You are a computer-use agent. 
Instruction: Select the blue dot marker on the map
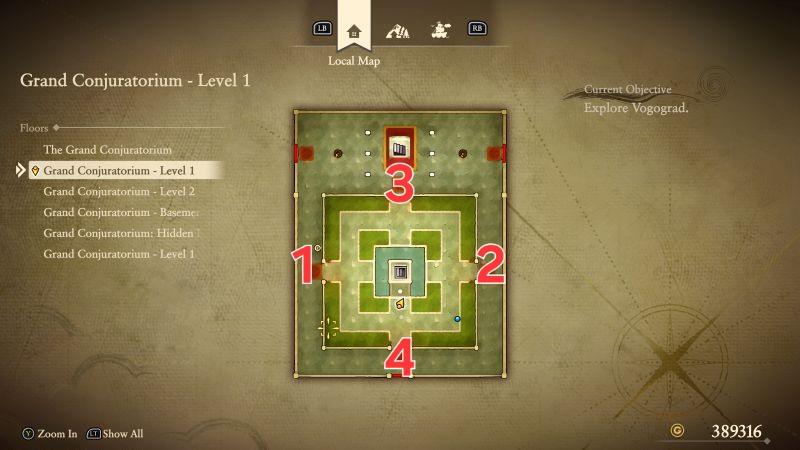tap(458, 319)
